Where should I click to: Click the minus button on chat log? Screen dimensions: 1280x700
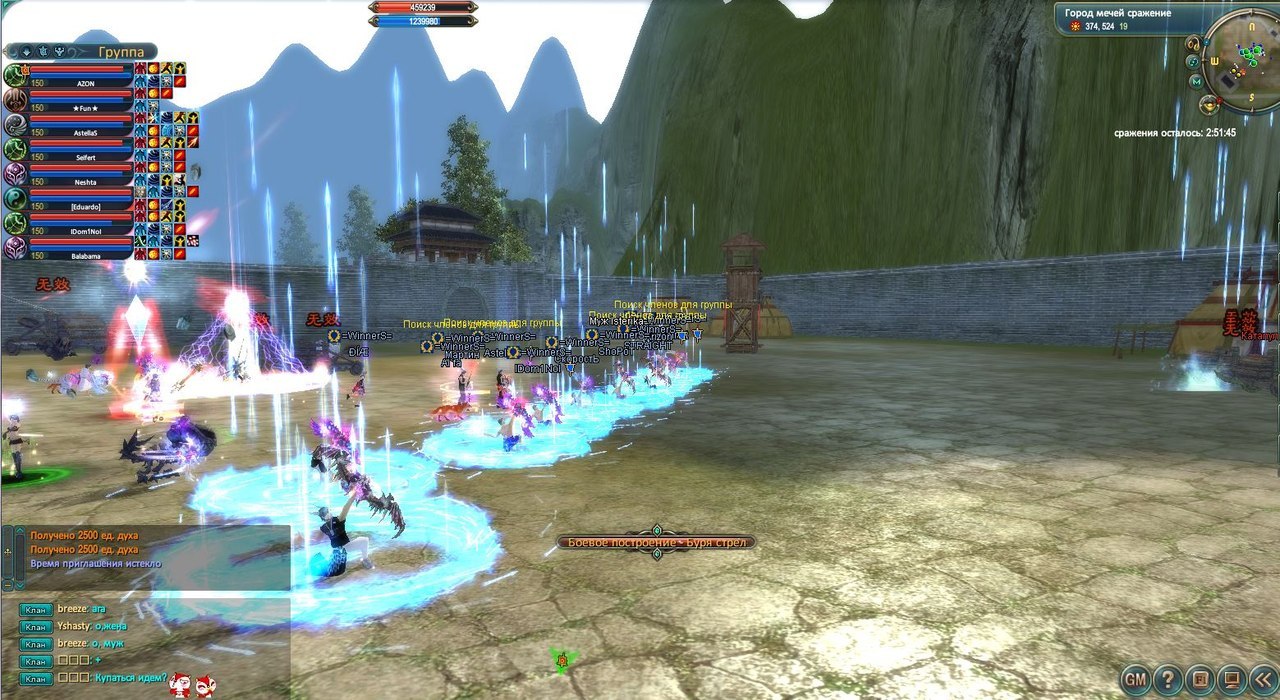click(x=7, y=583)
